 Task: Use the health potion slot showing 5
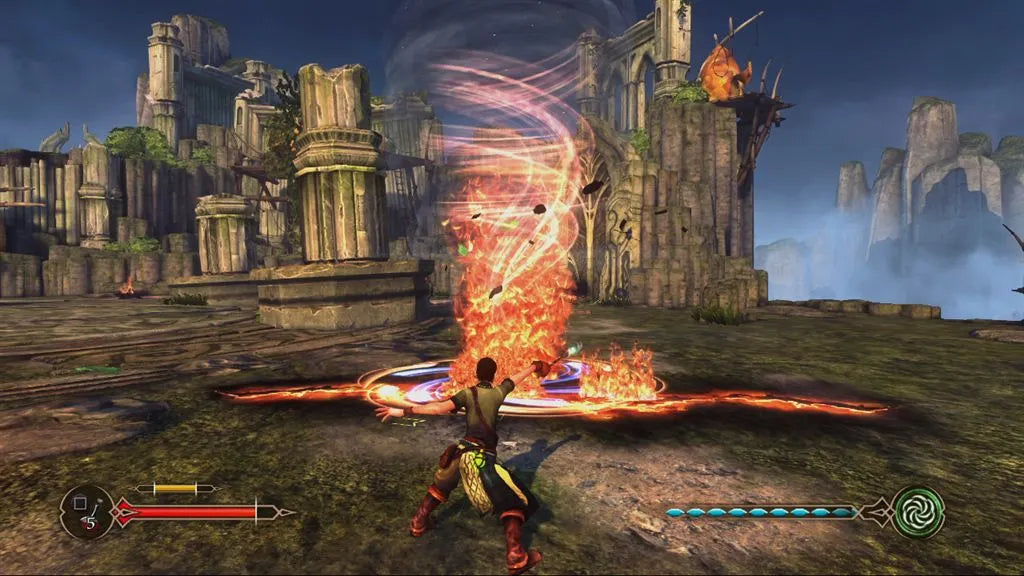[x=84, y=511]
